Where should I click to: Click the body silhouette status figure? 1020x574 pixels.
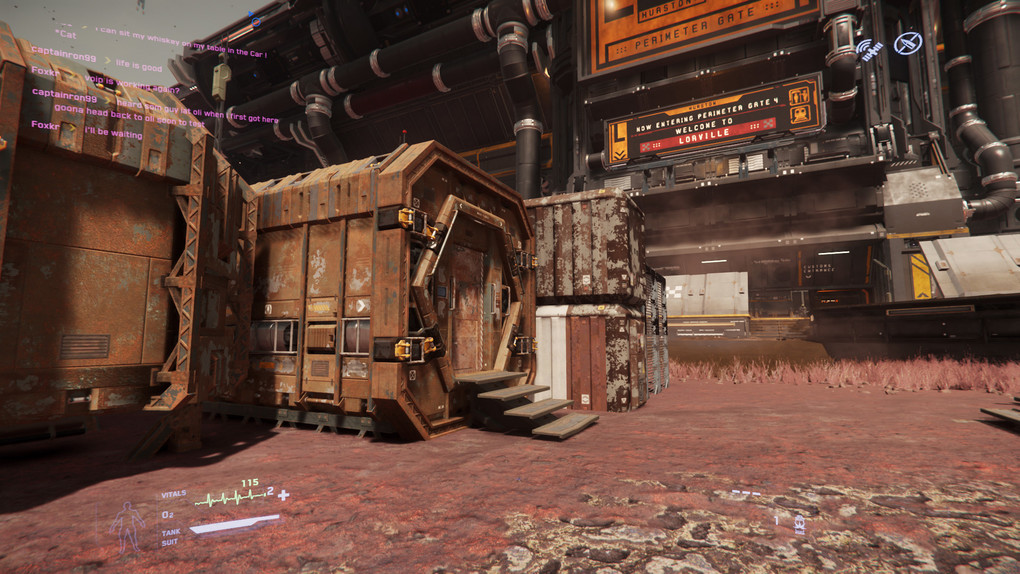[x=128, y=525]
